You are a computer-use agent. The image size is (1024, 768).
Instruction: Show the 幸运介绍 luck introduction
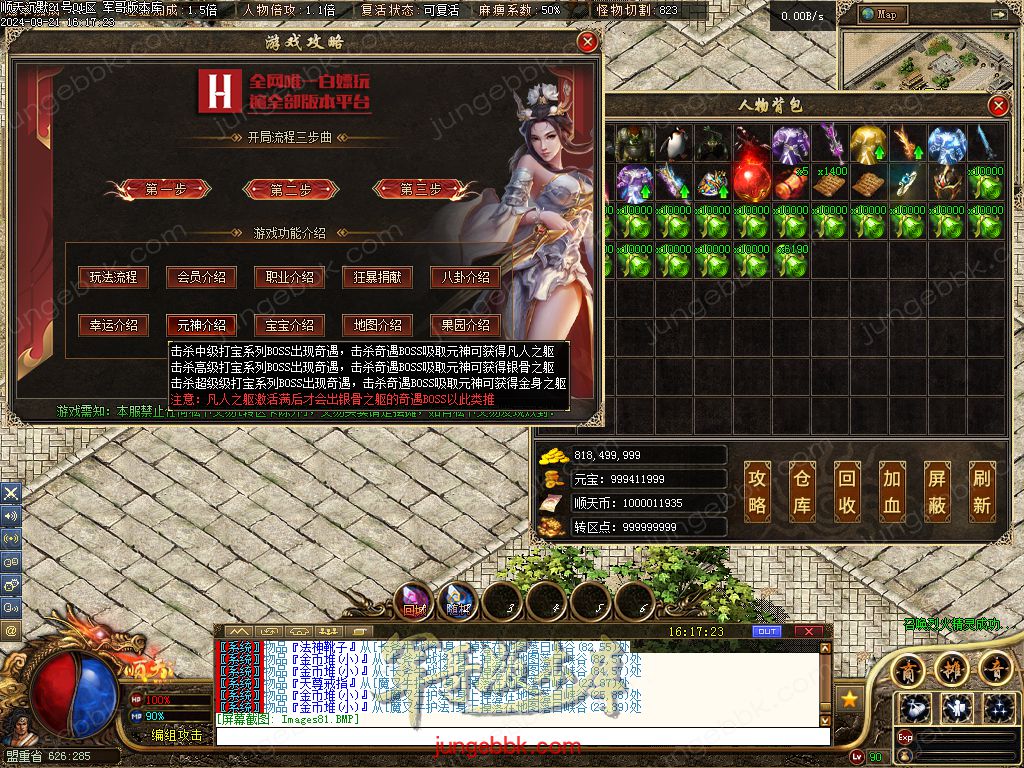tap(113, 325)
